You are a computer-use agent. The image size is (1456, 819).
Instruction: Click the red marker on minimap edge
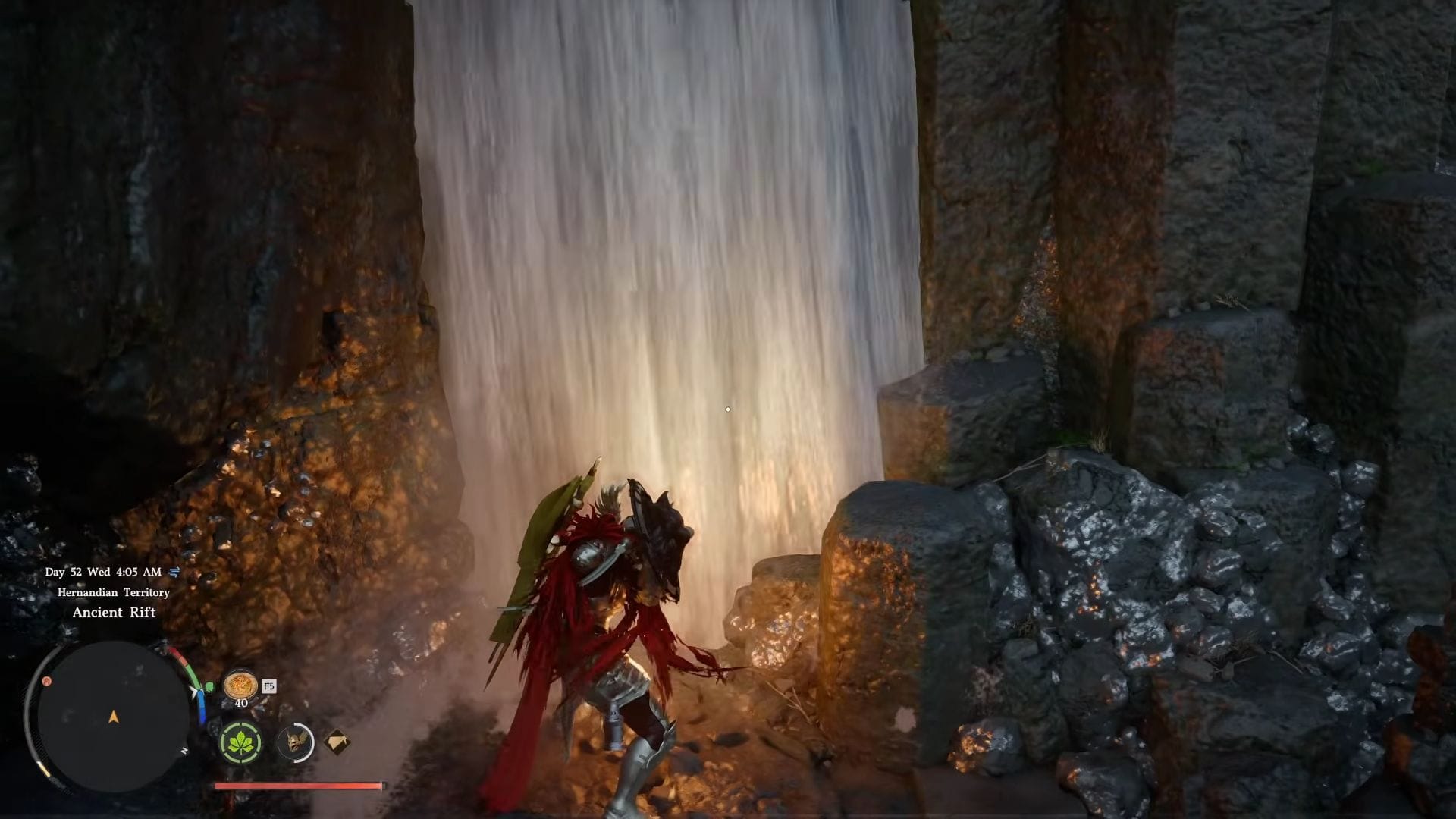click(x=47, y=681)
